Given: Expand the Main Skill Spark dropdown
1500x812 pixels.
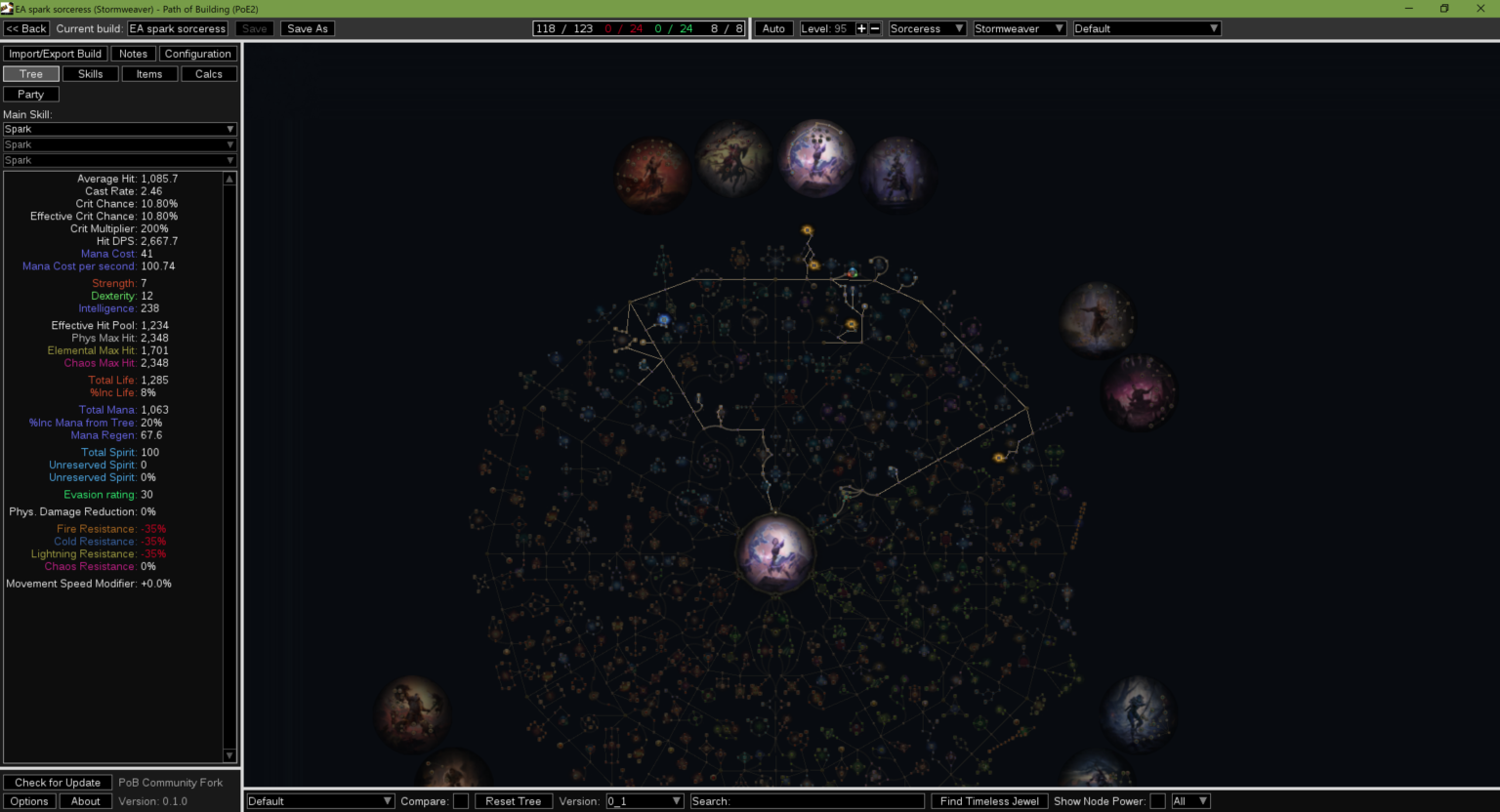Looking at the screenshot, I should [x=119, y=128].
